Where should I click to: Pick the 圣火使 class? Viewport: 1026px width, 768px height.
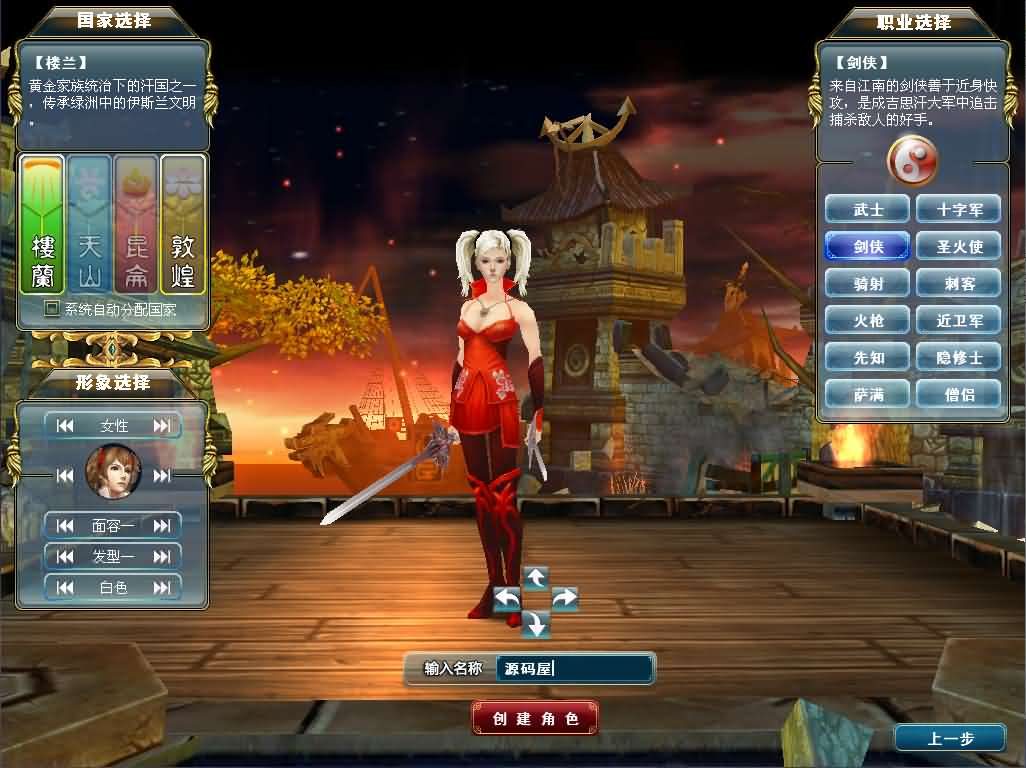pyautogui.click(x=958, y=246)
